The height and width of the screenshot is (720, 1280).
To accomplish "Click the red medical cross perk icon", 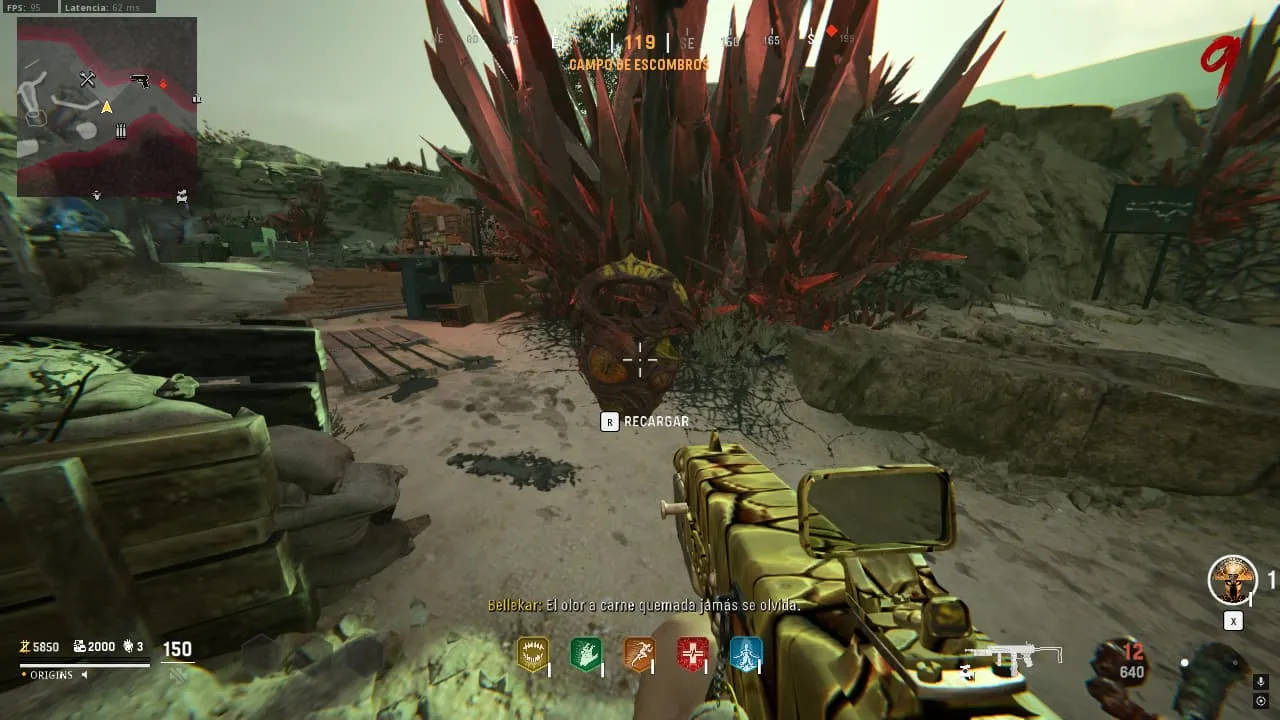I will coord(692,654).
